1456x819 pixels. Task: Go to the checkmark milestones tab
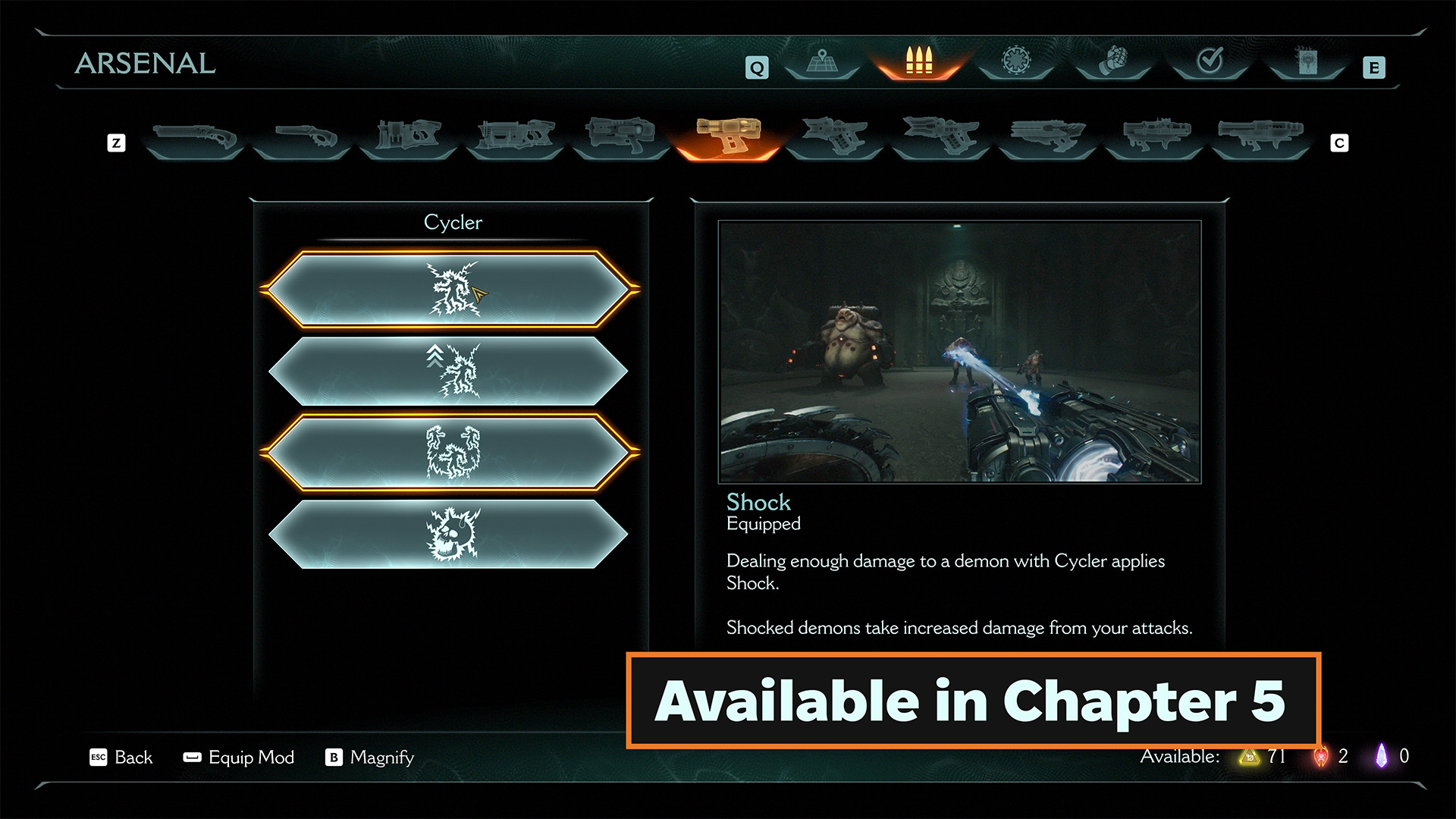[1210, 61]
